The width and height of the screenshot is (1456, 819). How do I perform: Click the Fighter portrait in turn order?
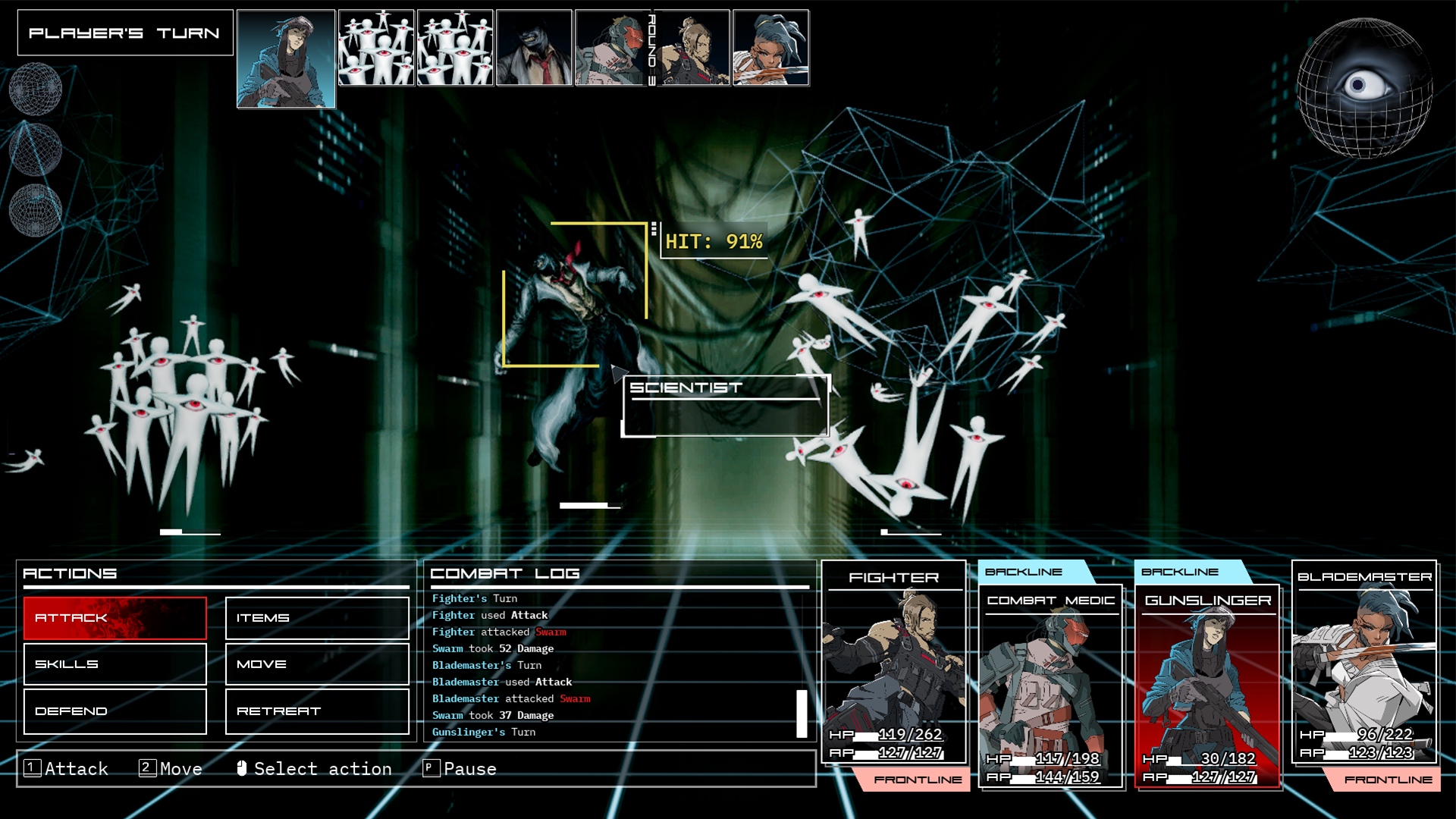pos(692,48)
